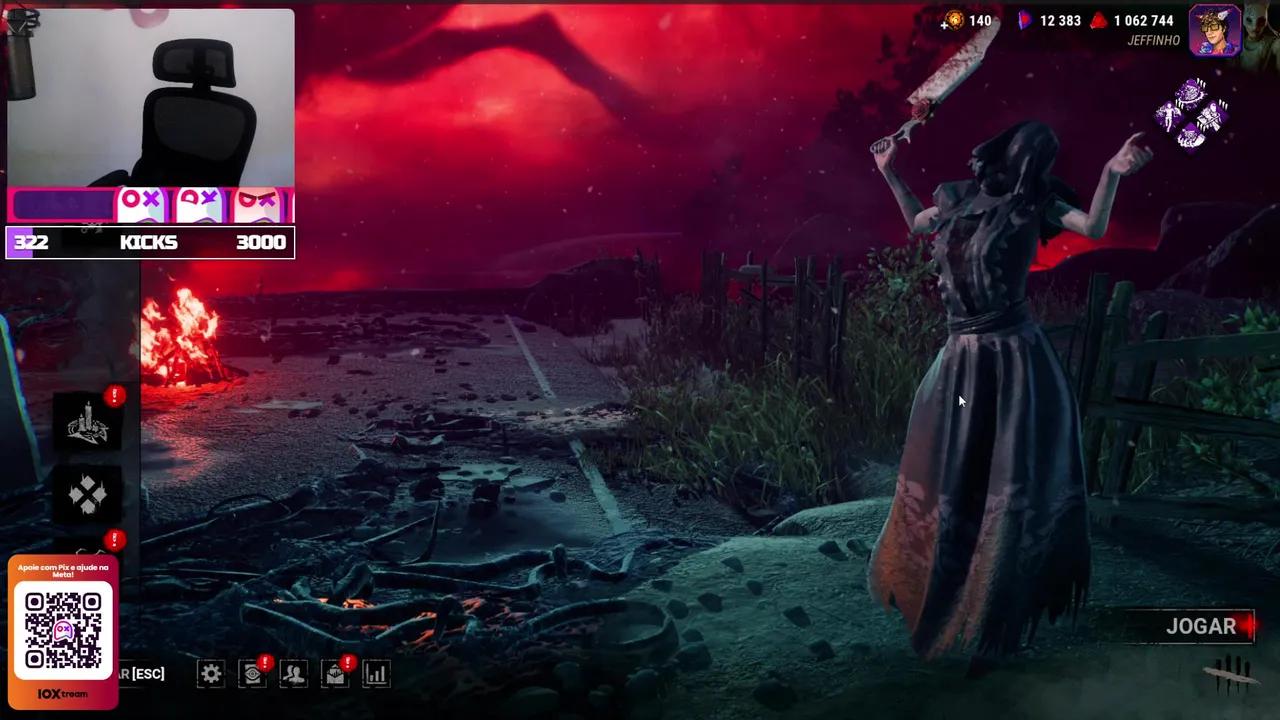1280x720 pixels.
Task: View the player statistics bar-chart icon
Action: 376,673
